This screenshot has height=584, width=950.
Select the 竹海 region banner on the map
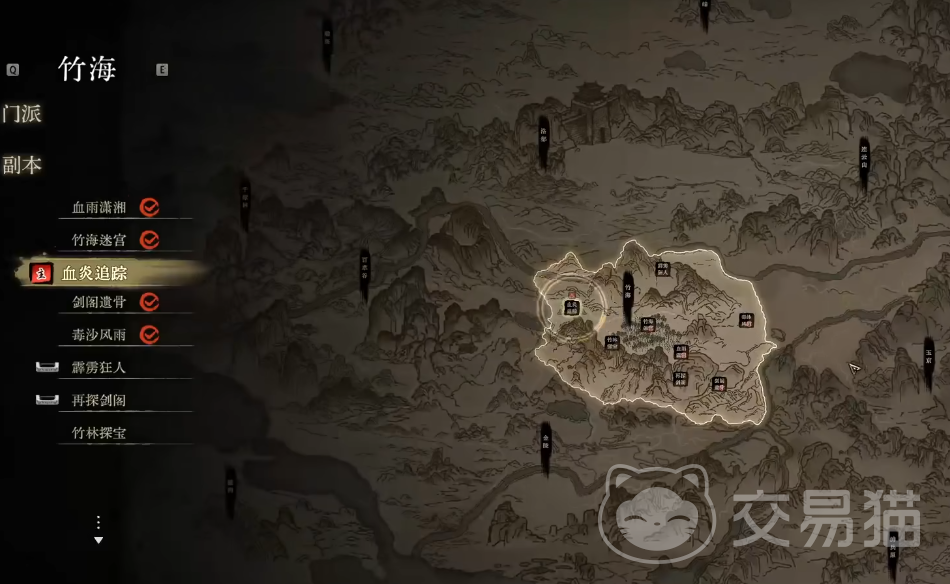point(628,290)
